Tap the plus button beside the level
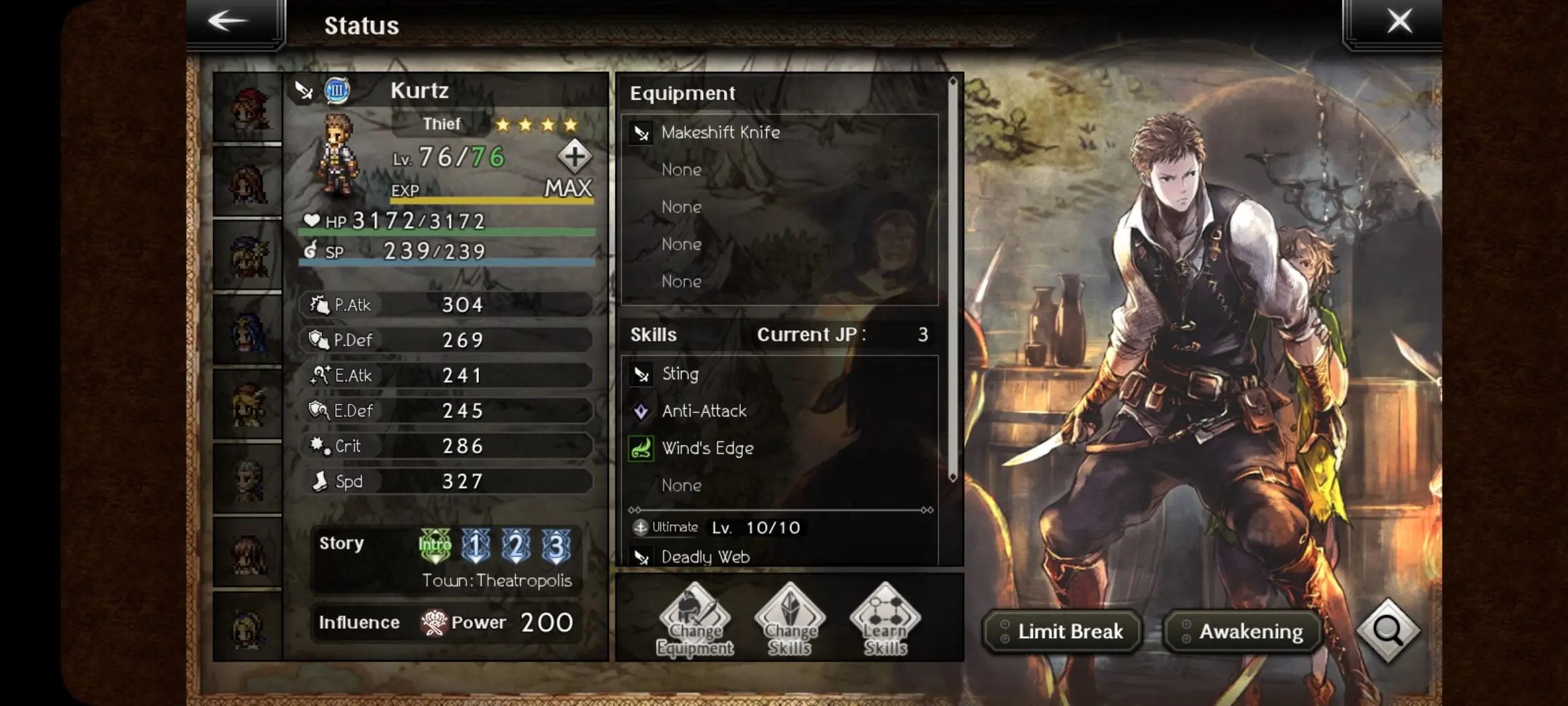The image size is (1568, 706). click(x=574, y=157)
